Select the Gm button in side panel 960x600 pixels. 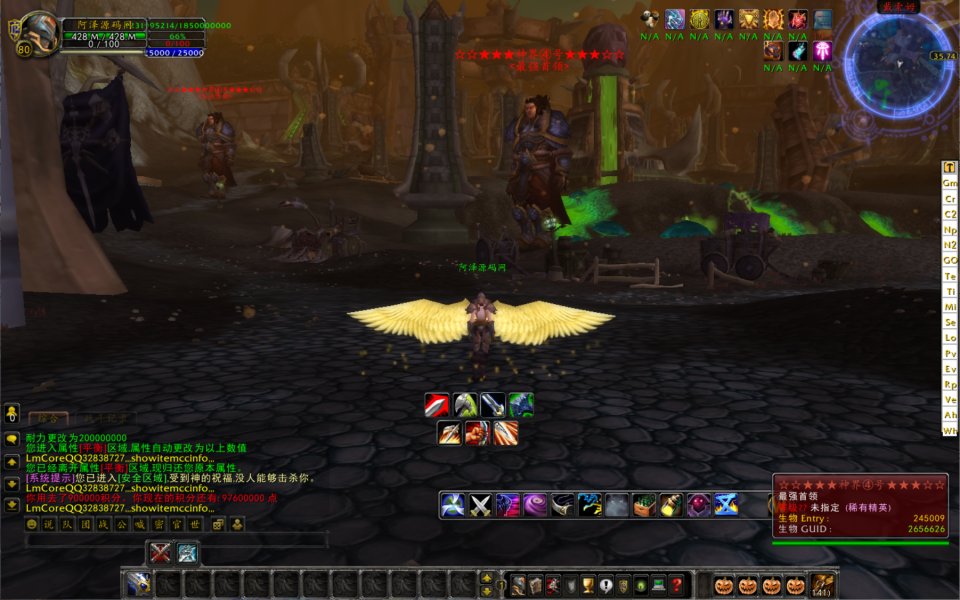tap(950, 183)
